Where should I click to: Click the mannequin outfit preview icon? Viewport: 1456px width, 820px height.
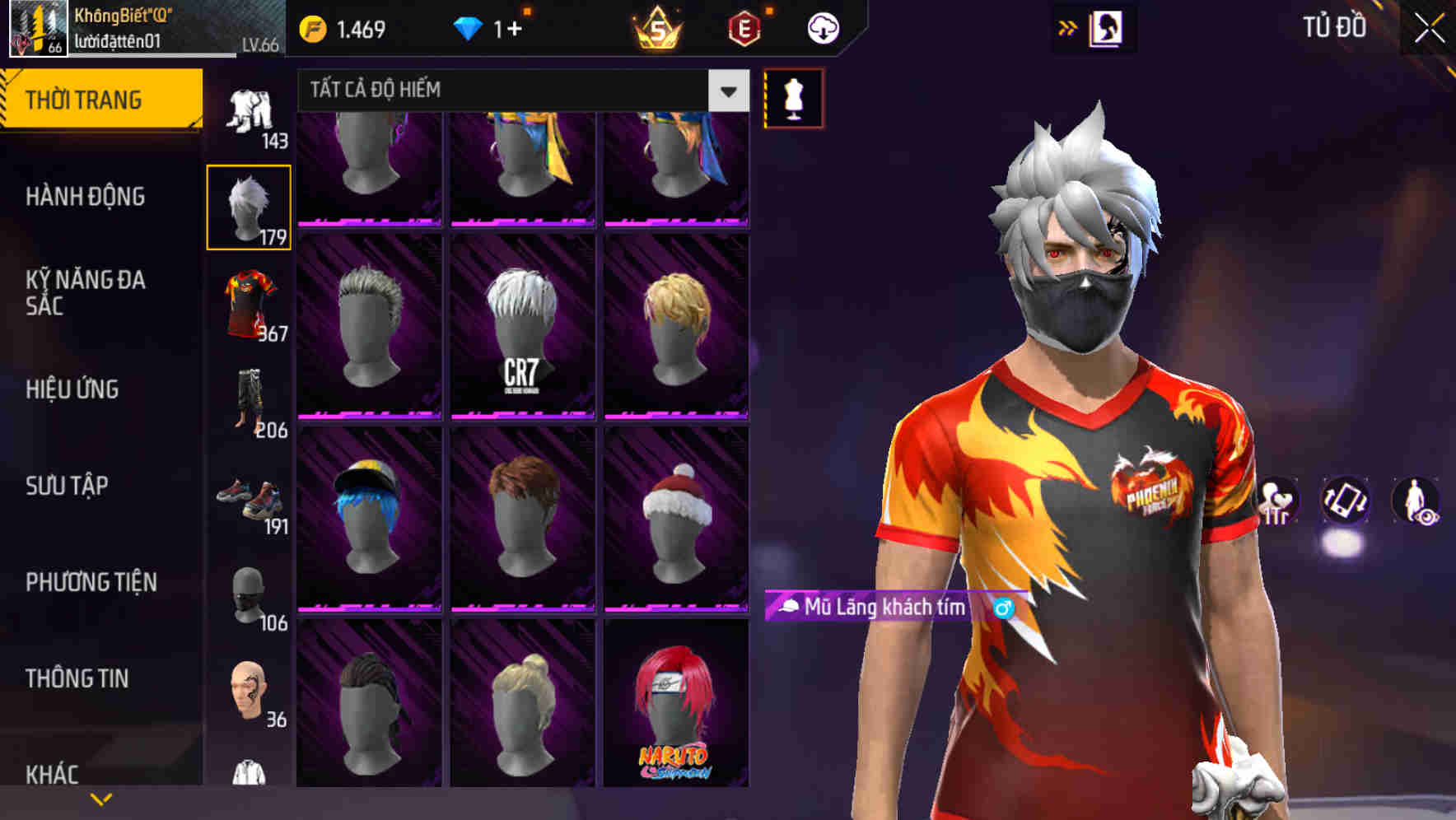click(792, 99)
